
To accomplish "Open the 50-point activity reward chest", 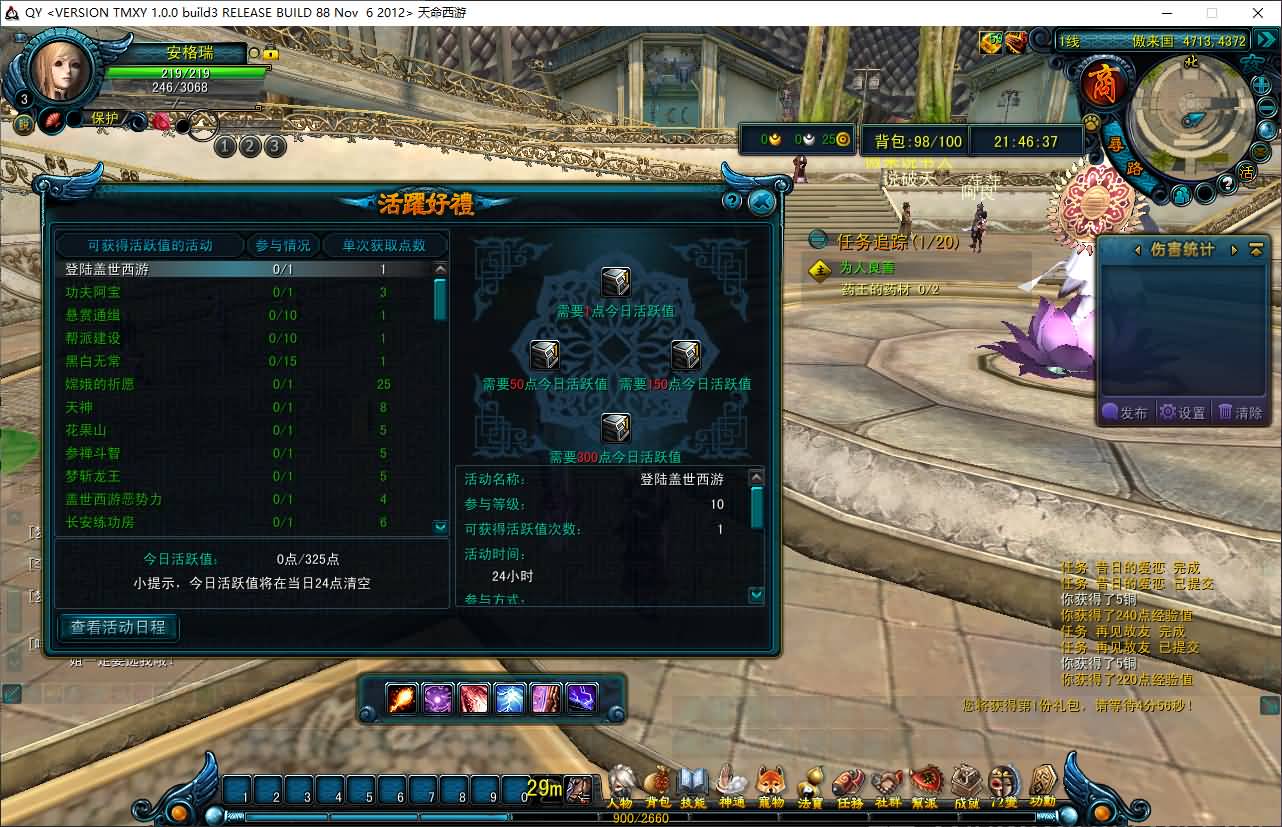I will pos(544,355).
